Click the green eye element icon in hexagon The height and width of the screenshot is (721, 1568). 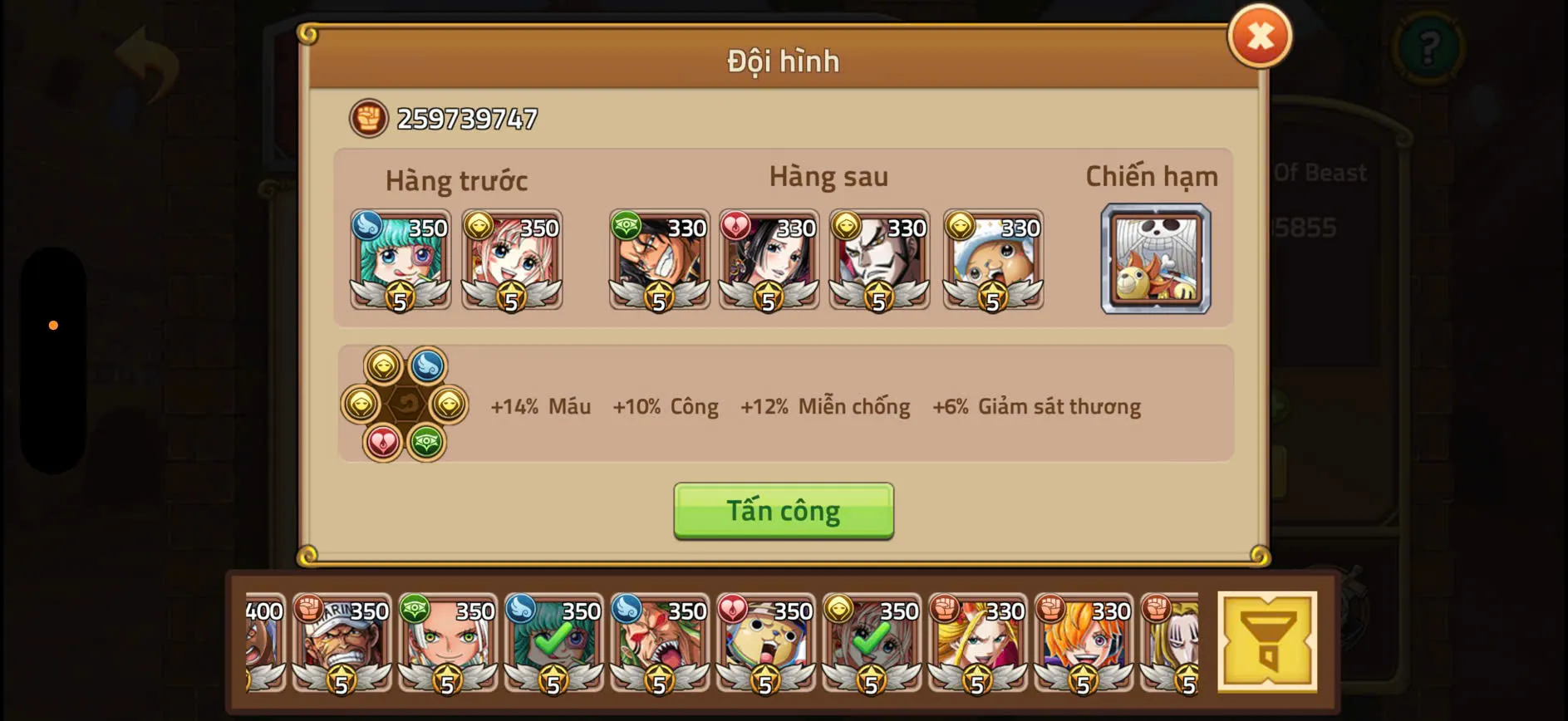pos(427,443)
